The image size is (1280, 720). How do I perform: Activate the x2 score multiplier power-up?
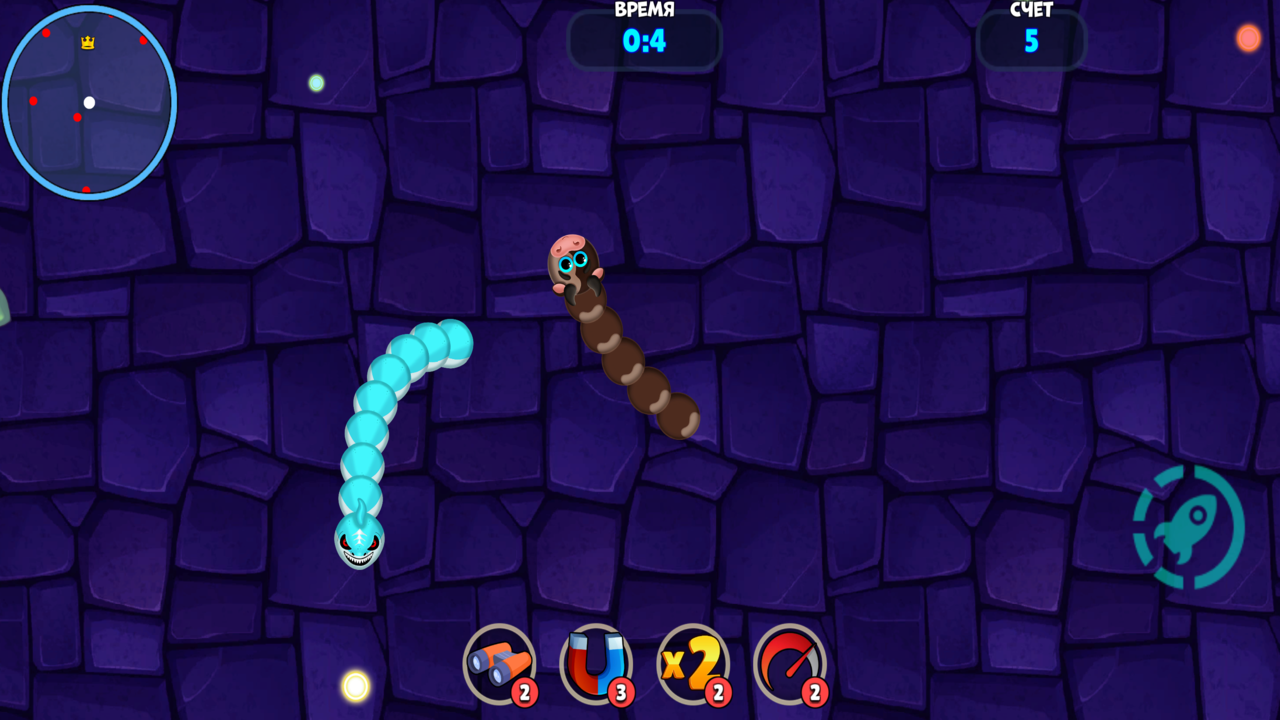(x=692, y=663)
